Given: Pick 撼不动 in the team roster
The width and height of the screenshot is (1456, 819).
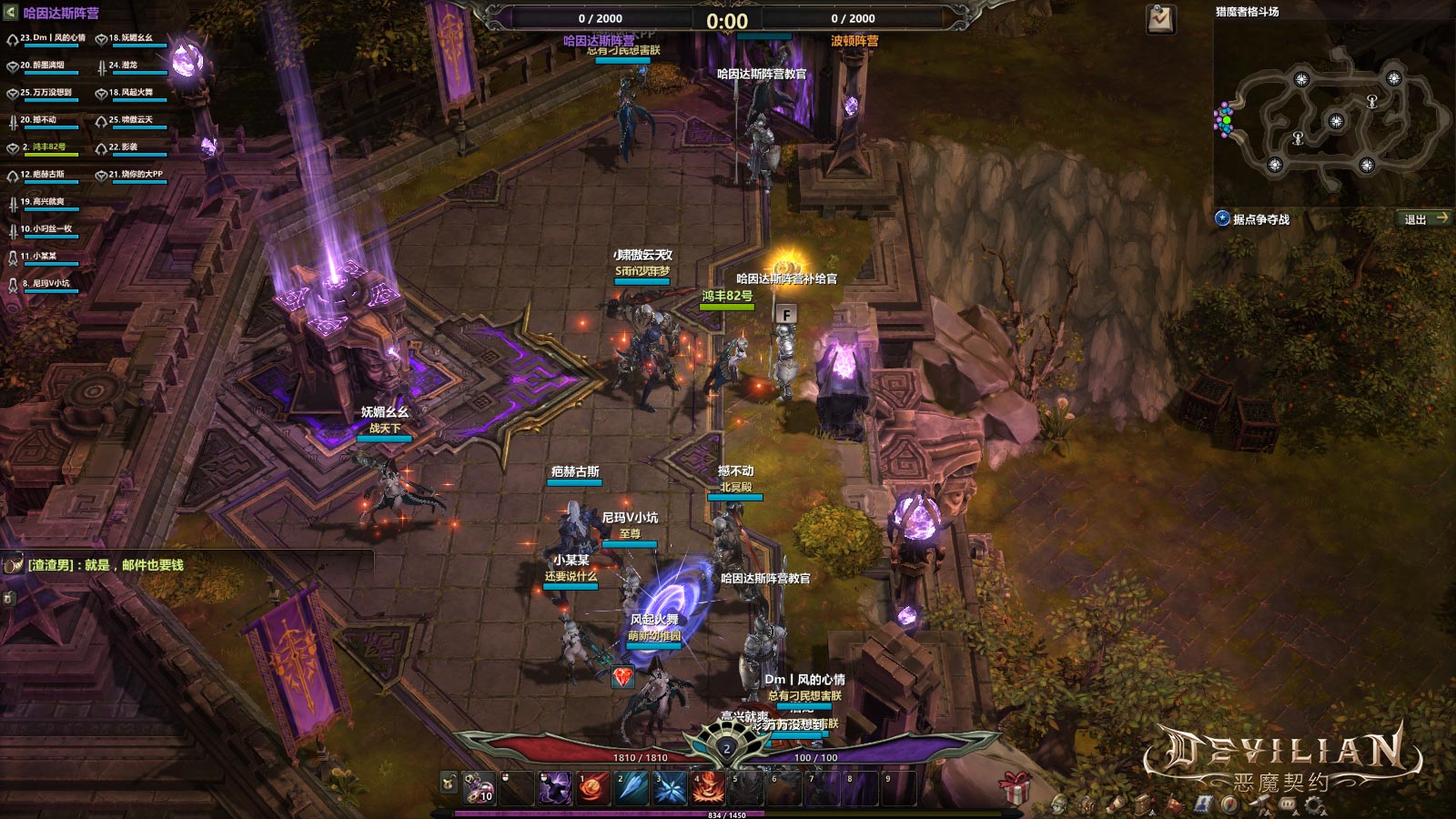Looking at the screenshot, I should point(38,120).
